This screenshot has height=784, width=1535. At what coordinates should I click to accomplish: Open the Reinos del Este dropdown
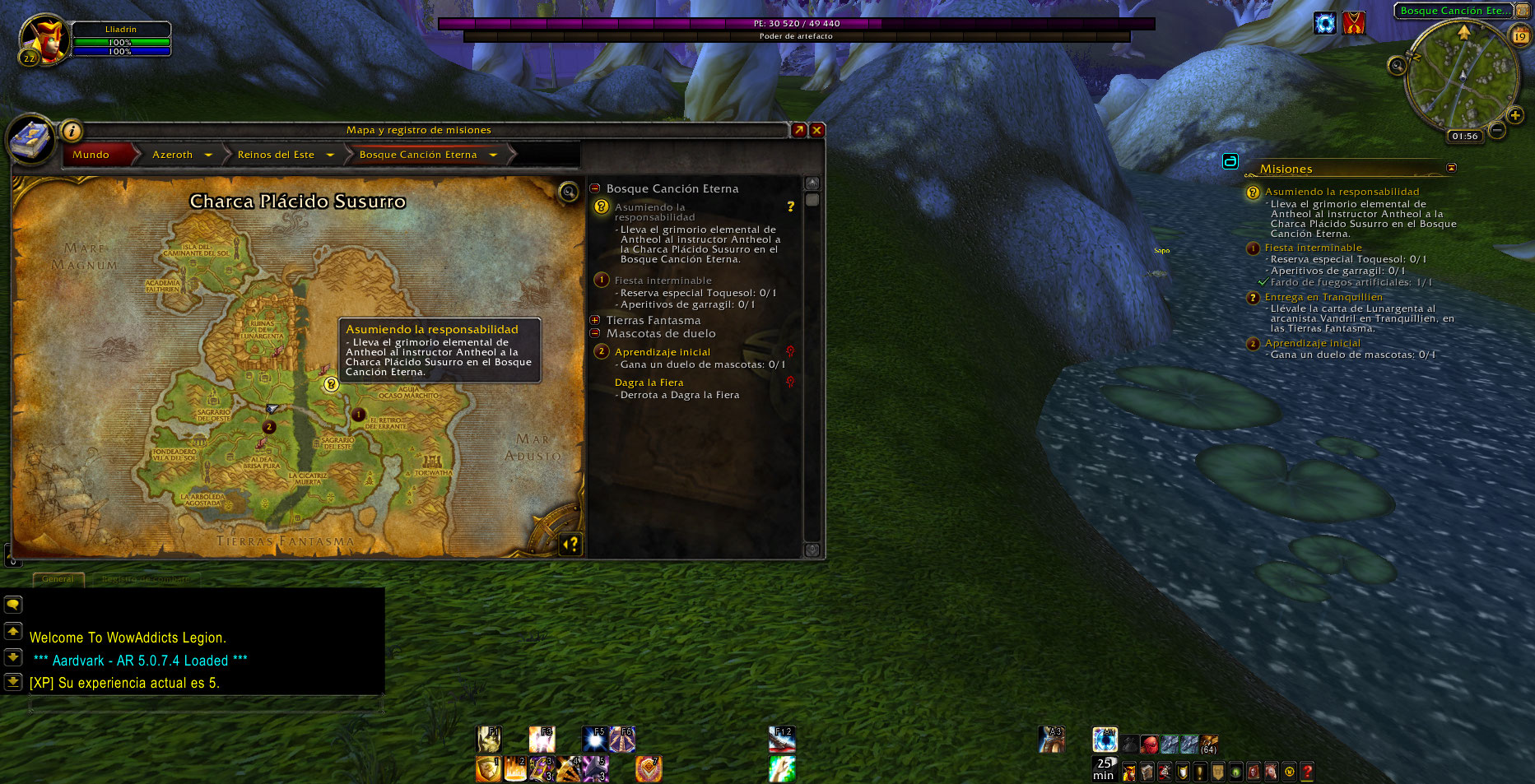pos(330,155)
